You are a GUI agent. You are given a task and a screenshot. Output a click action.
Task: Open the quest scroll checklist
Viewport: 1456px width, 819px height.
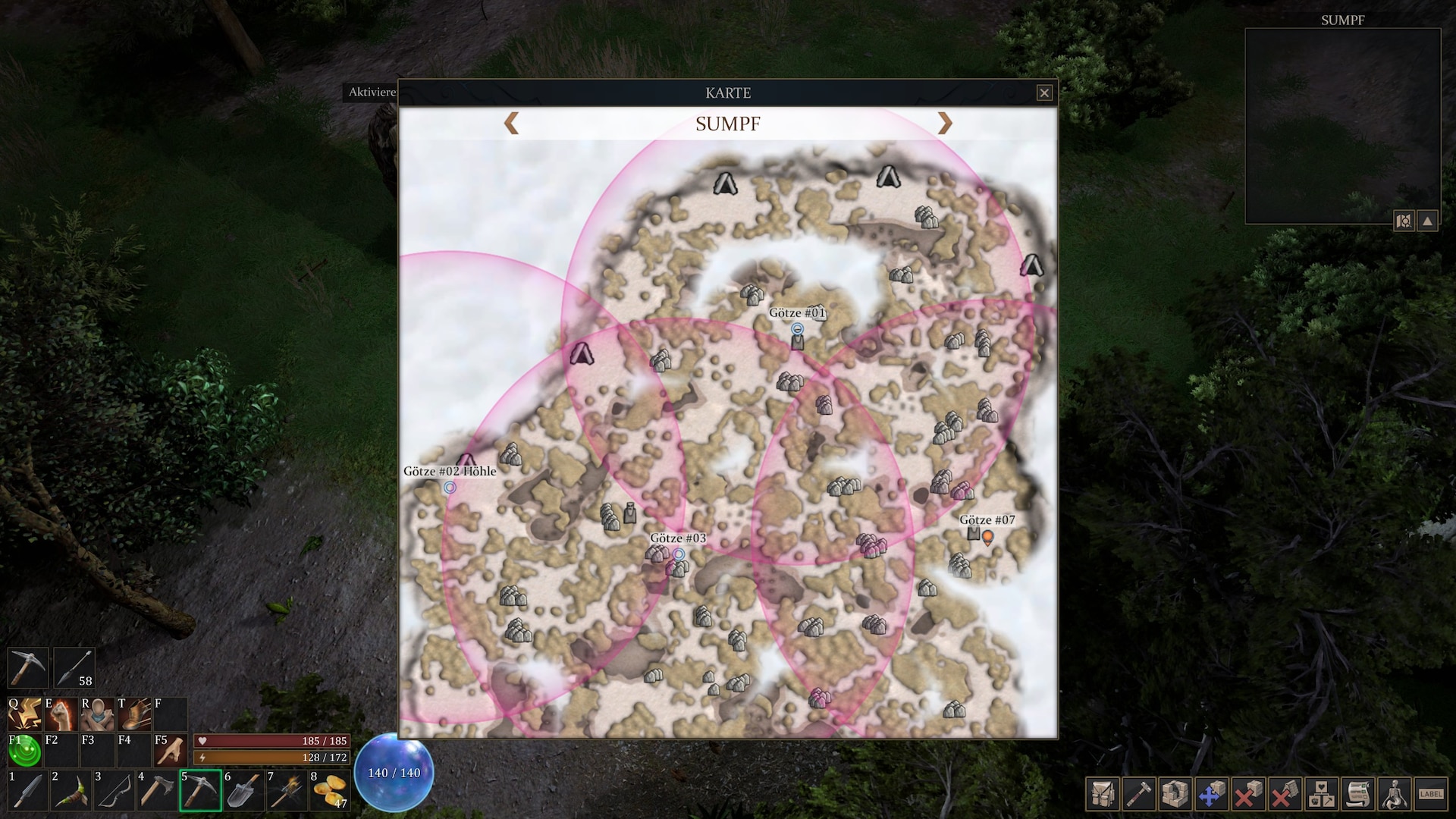tap(1357, 793)
